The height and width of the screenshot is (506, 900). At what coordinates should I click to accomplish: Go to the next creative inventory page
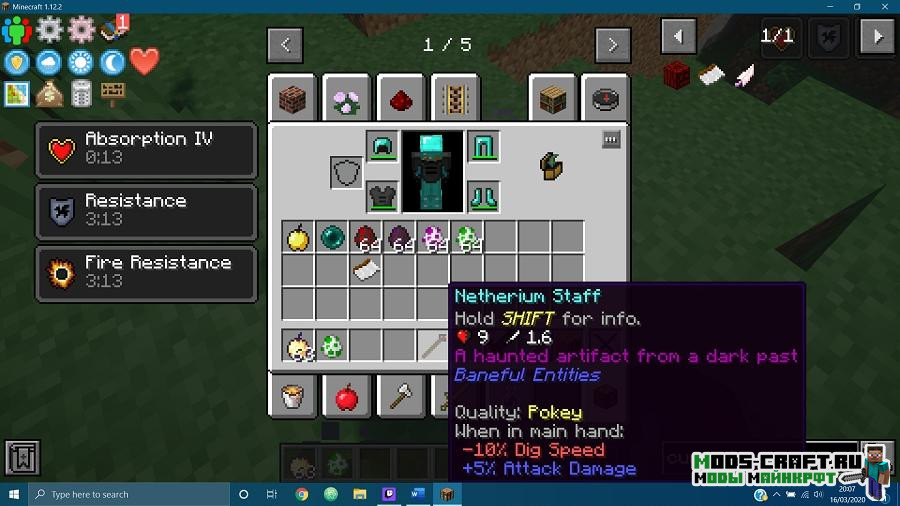[612, 44]
